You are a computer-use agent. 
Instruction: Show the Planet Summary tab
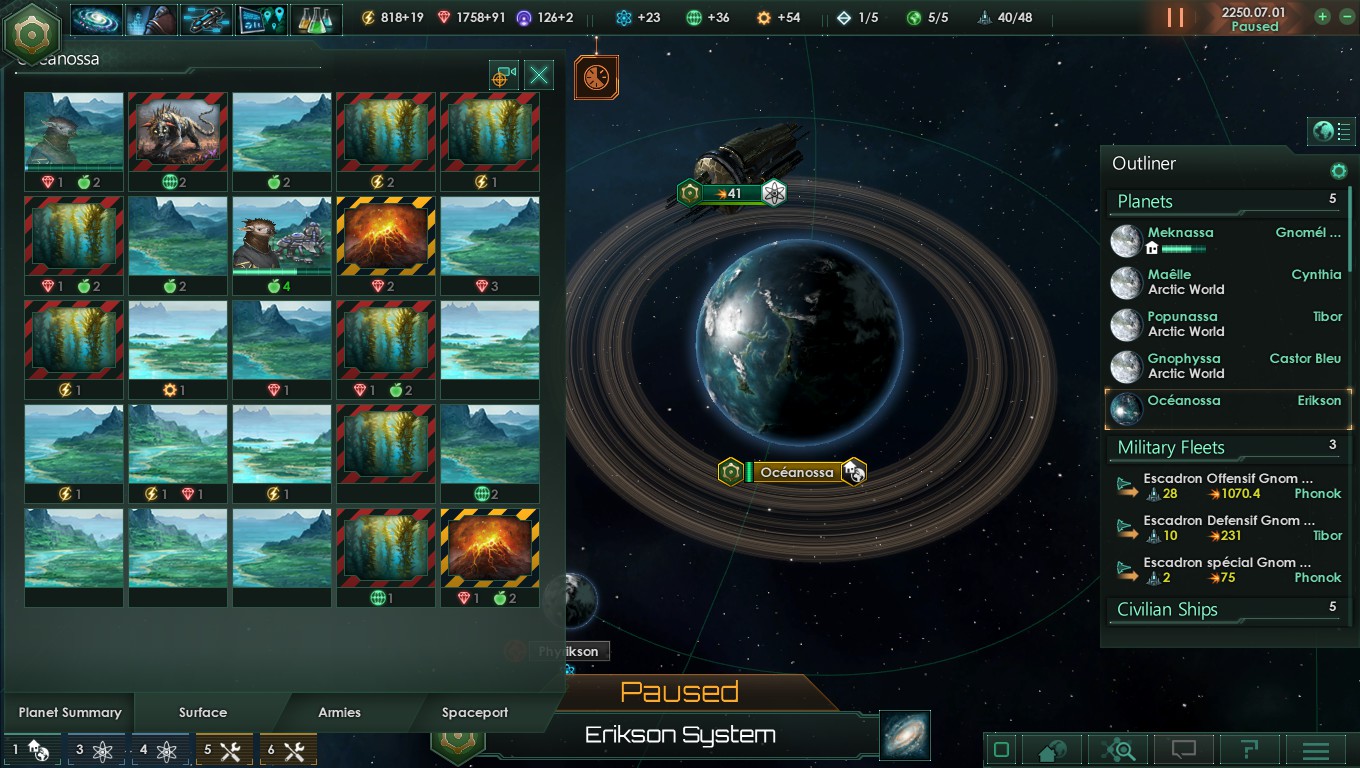click(x=70, y=712)
